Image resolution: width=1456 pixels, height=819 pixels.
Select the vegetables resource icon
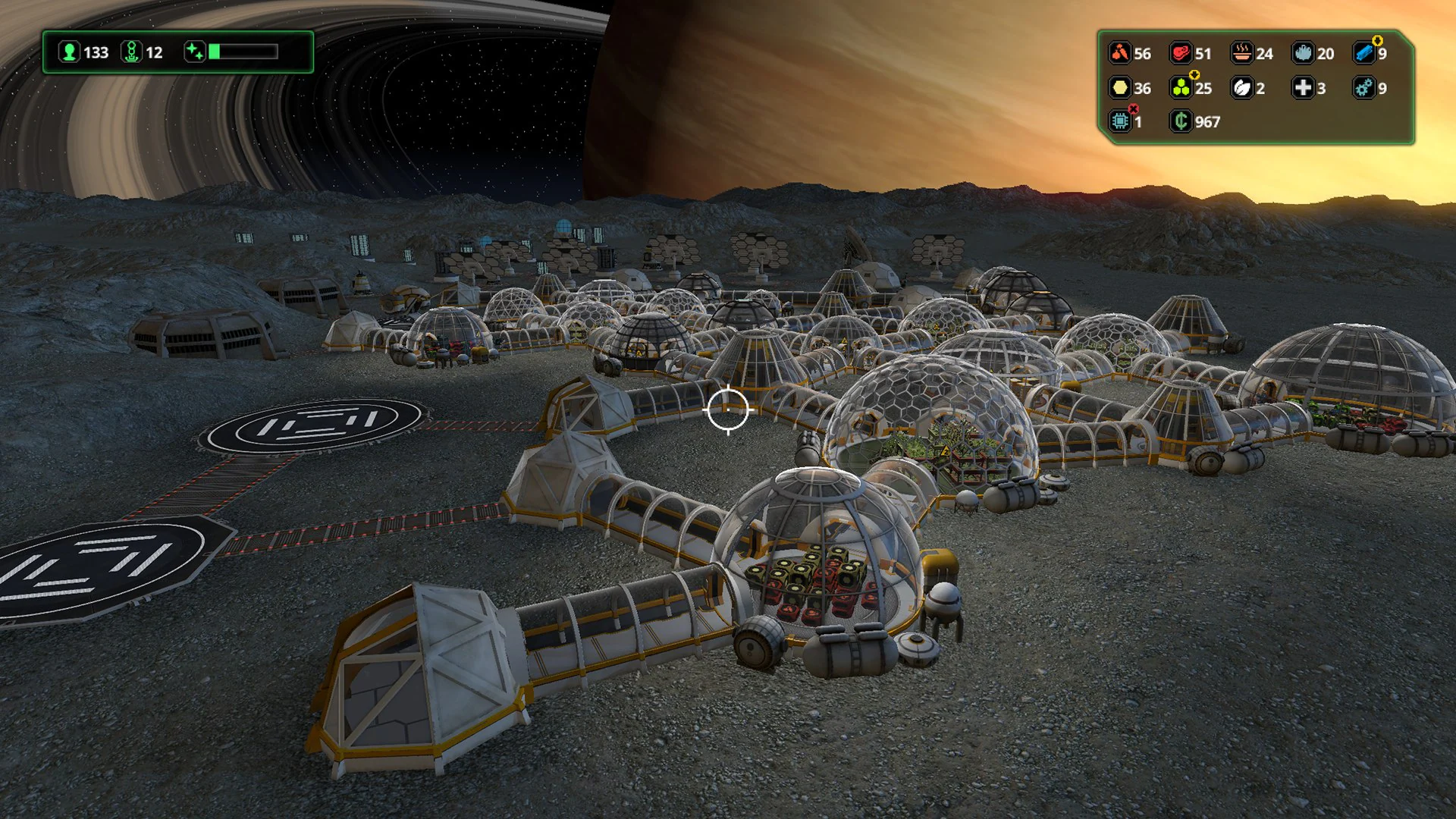1120,53
